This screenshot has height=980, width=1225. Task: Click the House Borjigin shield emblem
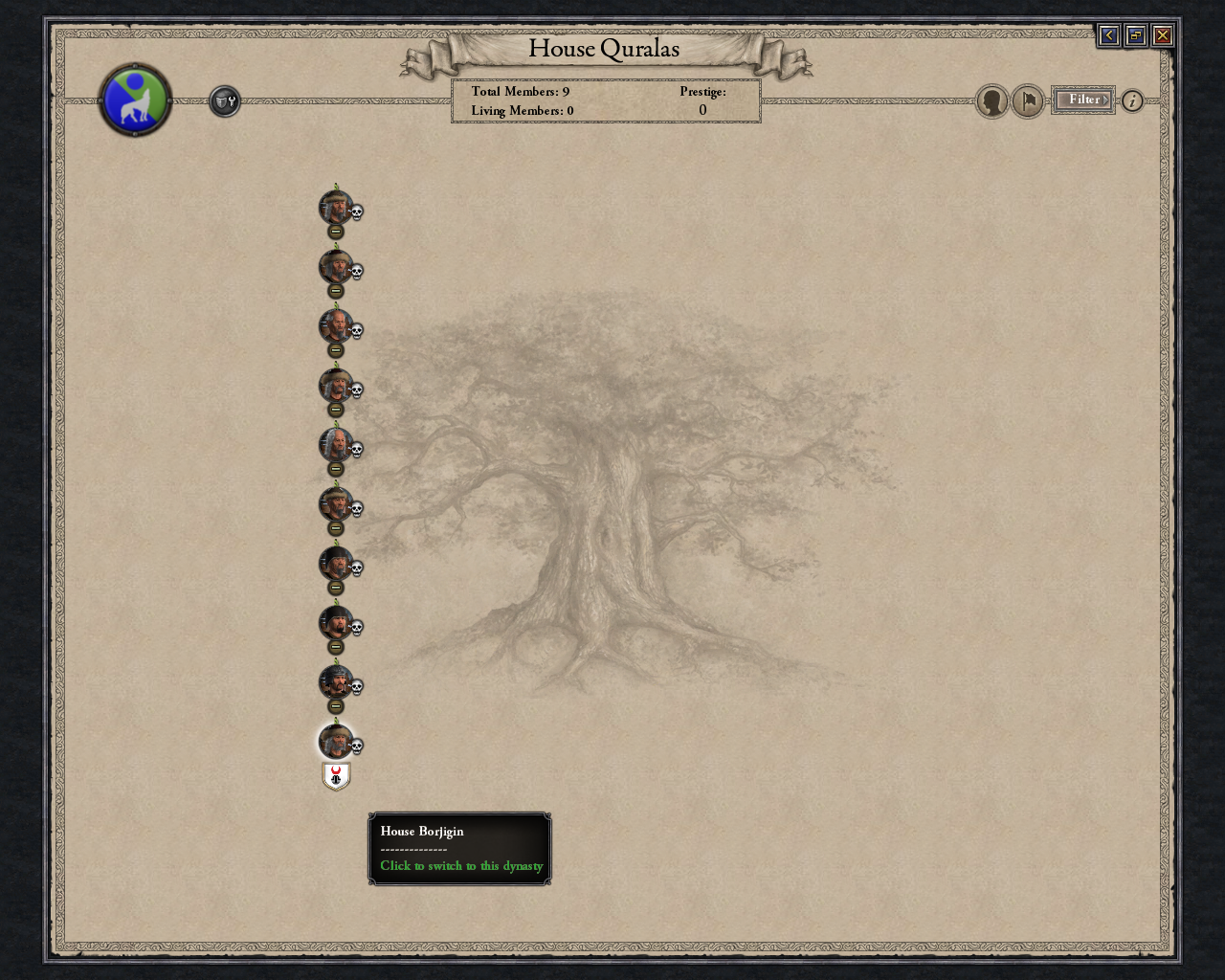(335, 776)
